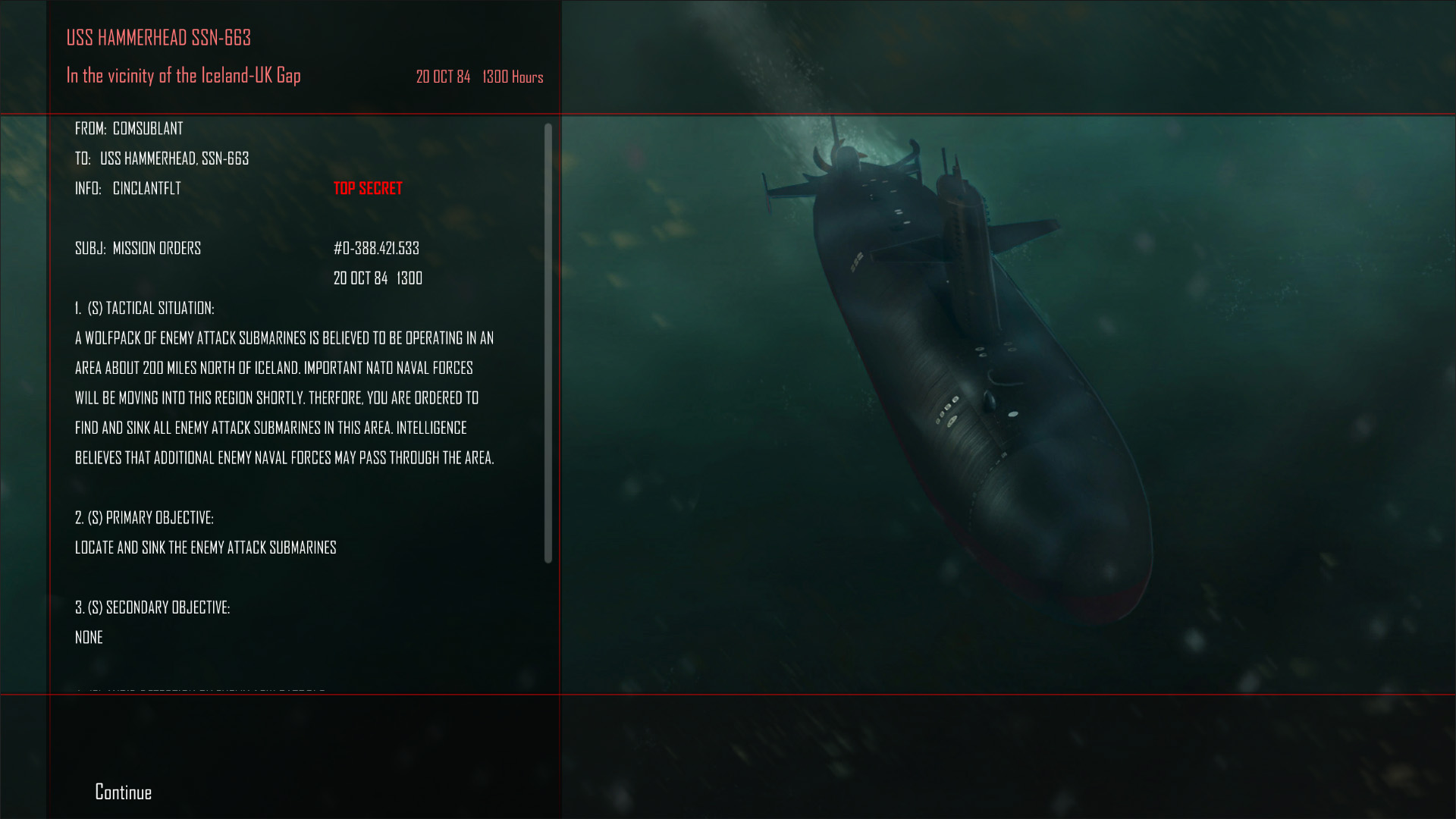Image resolution: width=1456 pixels, height=819 pixels.
Task: Click the SUBJ: MISSION ORDERS heading
Action: coord(137,248)
